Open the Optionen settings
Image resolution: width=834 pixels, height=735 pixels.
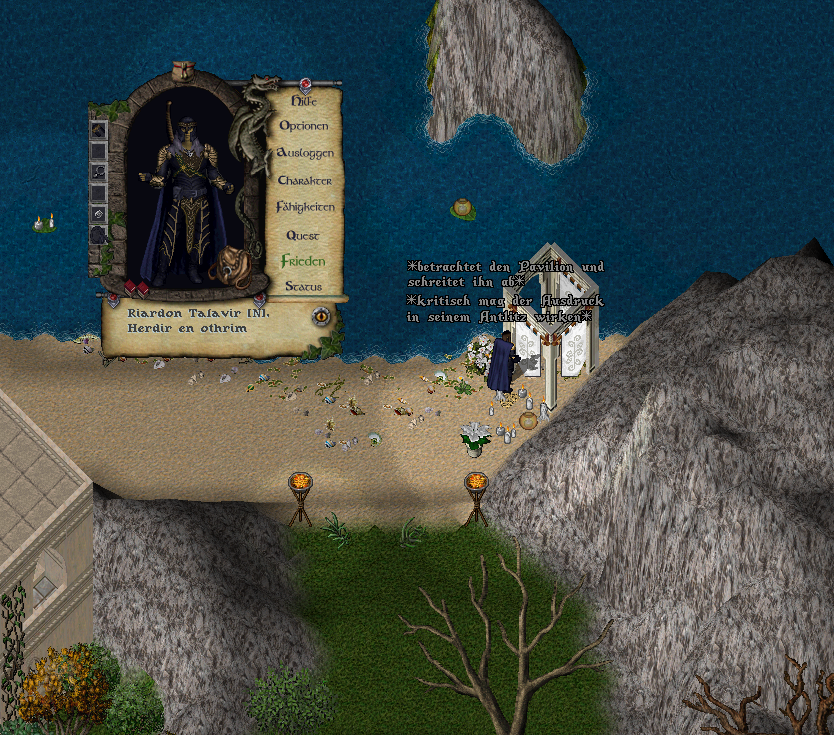(303, 126)
